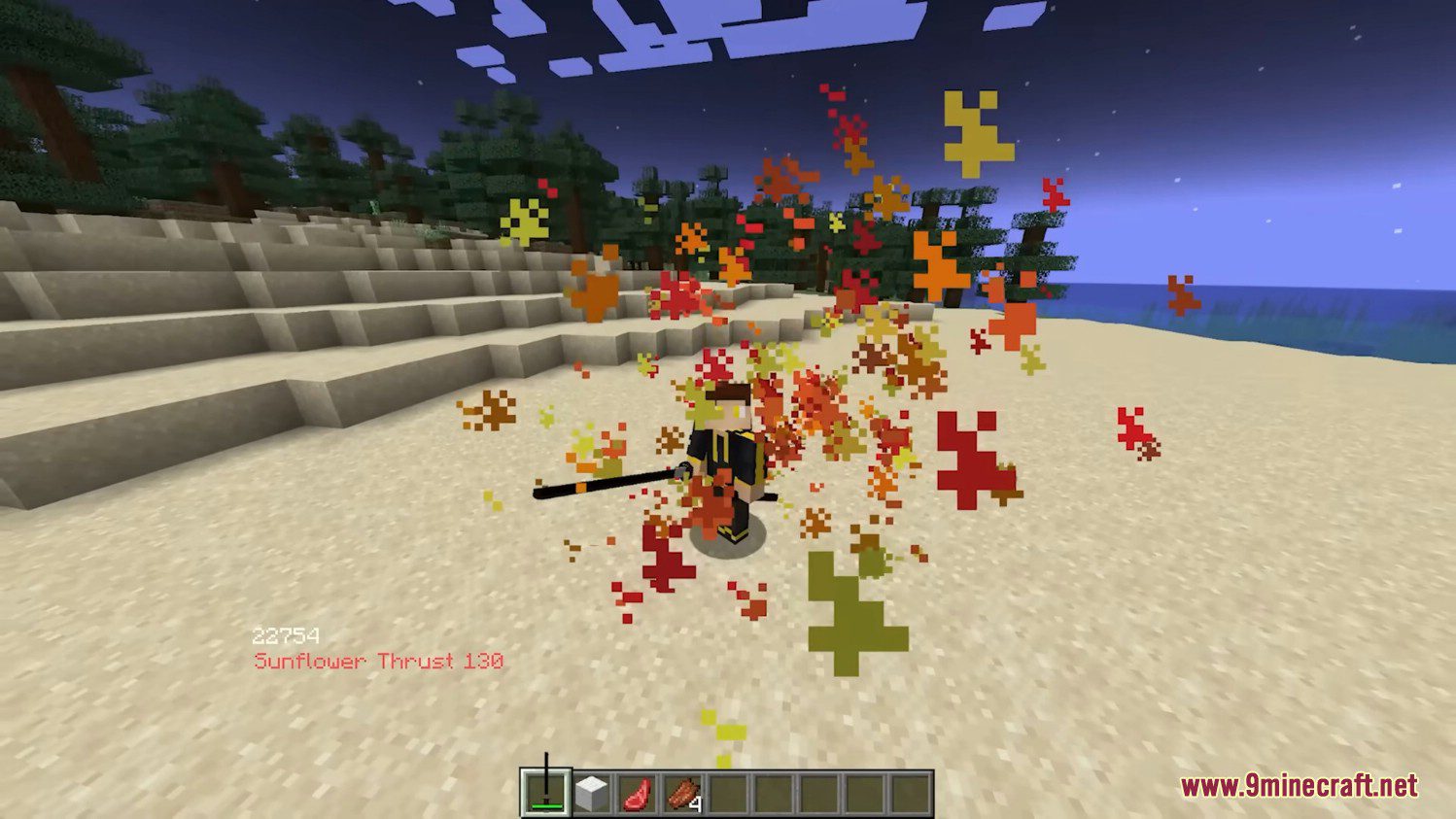Choose the raw red meat slot
This screenshot has width=1456, height=819.
coord(637,794)
